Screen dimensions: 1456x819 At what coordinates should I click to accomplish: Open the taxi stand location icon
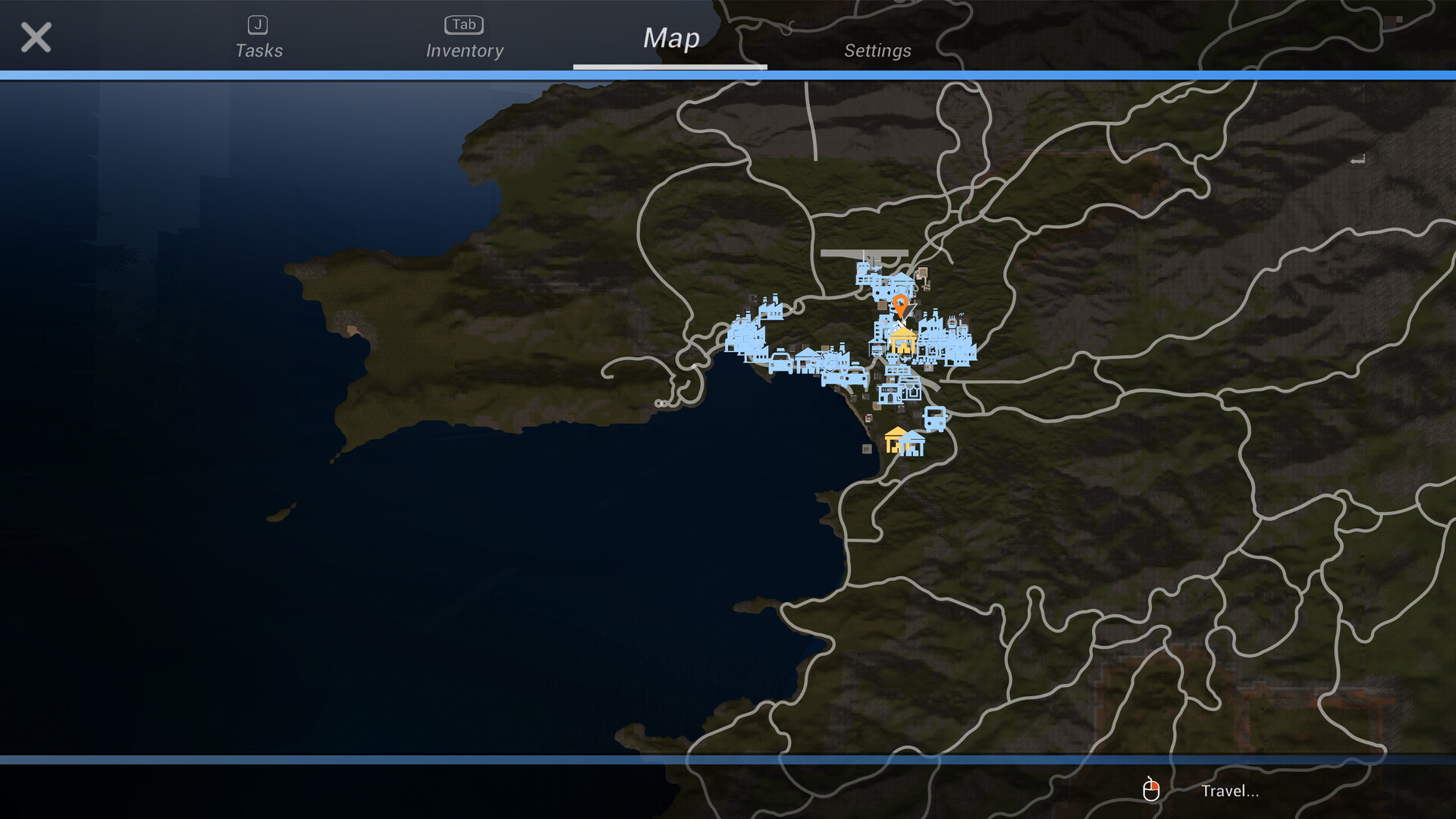coord(779,362)
